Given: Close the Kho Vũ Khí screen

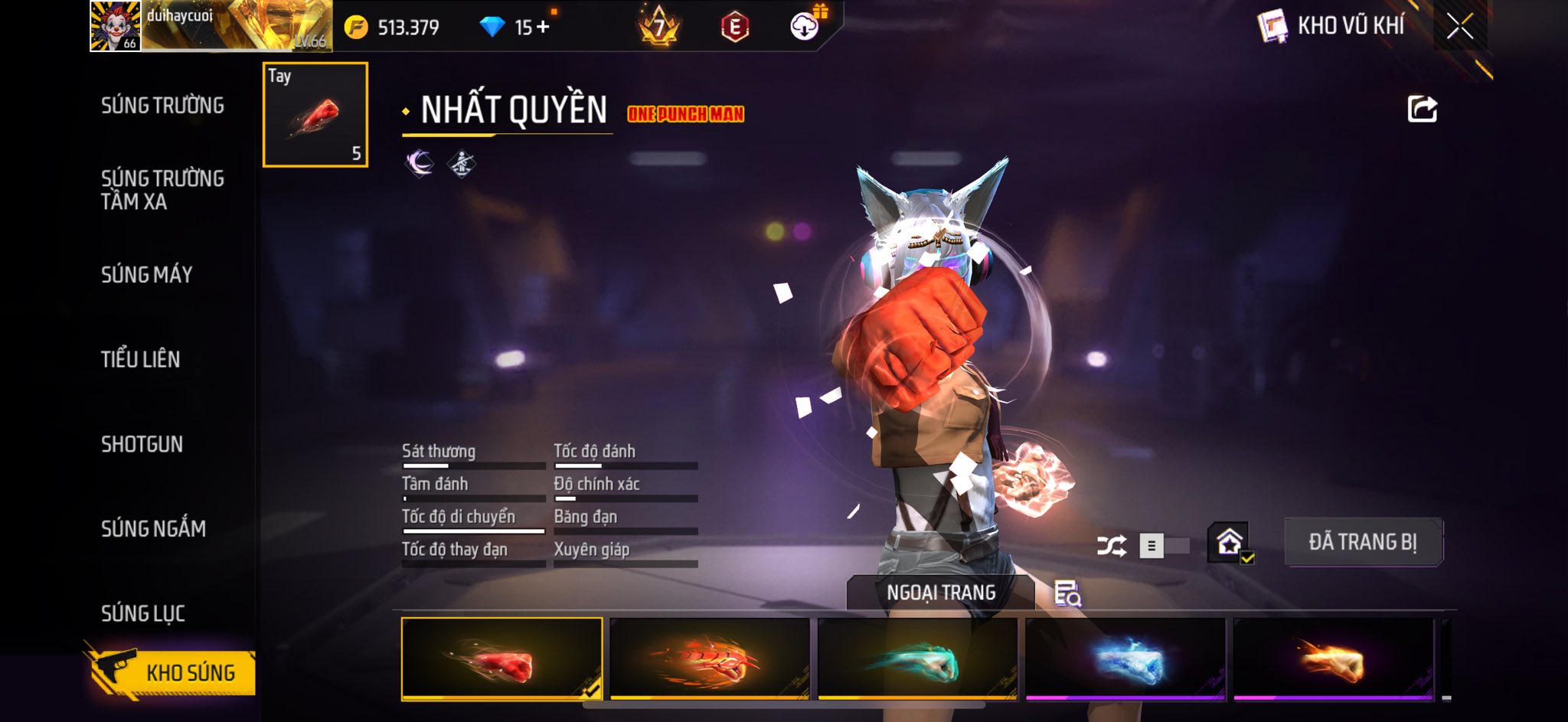Looking at the screenshot, I should tap(1459, 27).
